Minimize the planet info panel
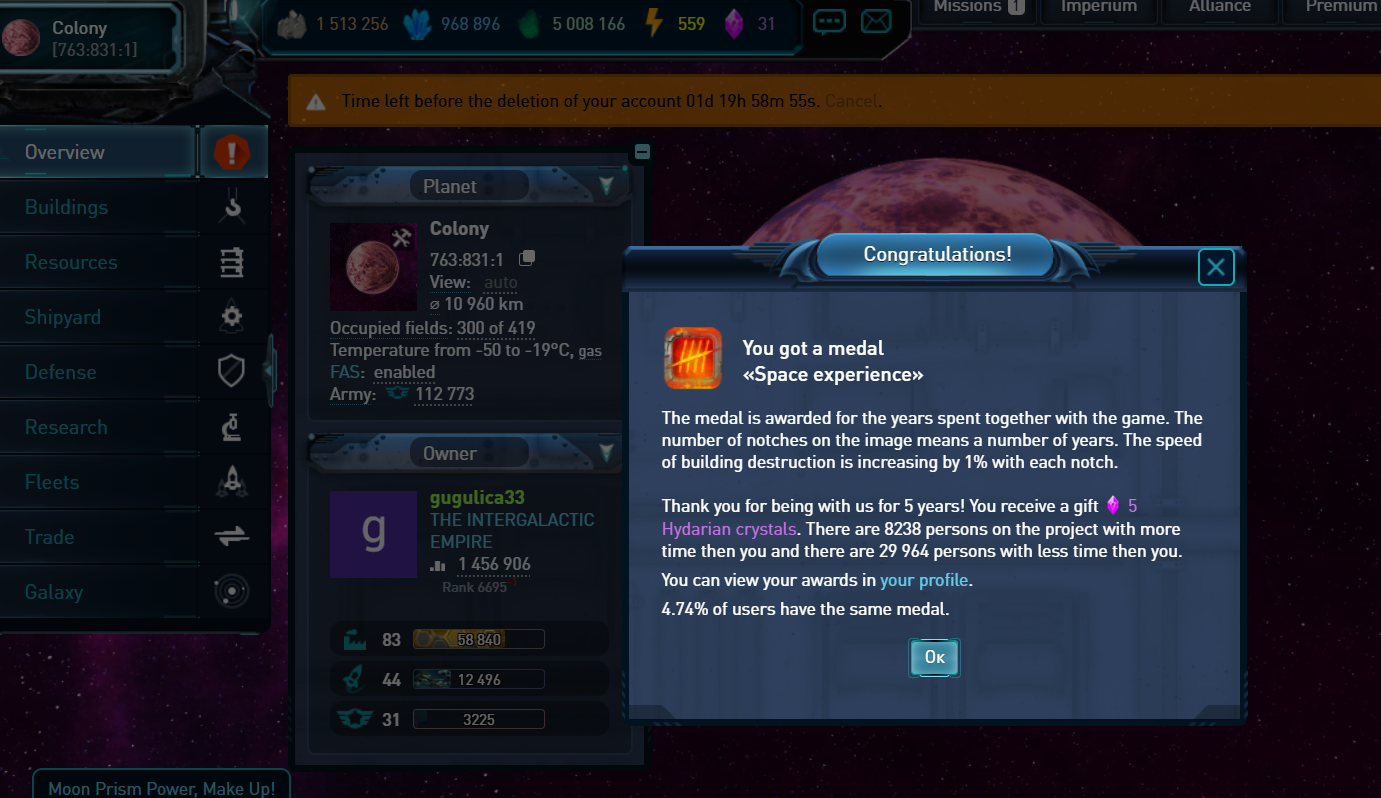The height and width of the screenshot is (798, 1381). (642, 151)
